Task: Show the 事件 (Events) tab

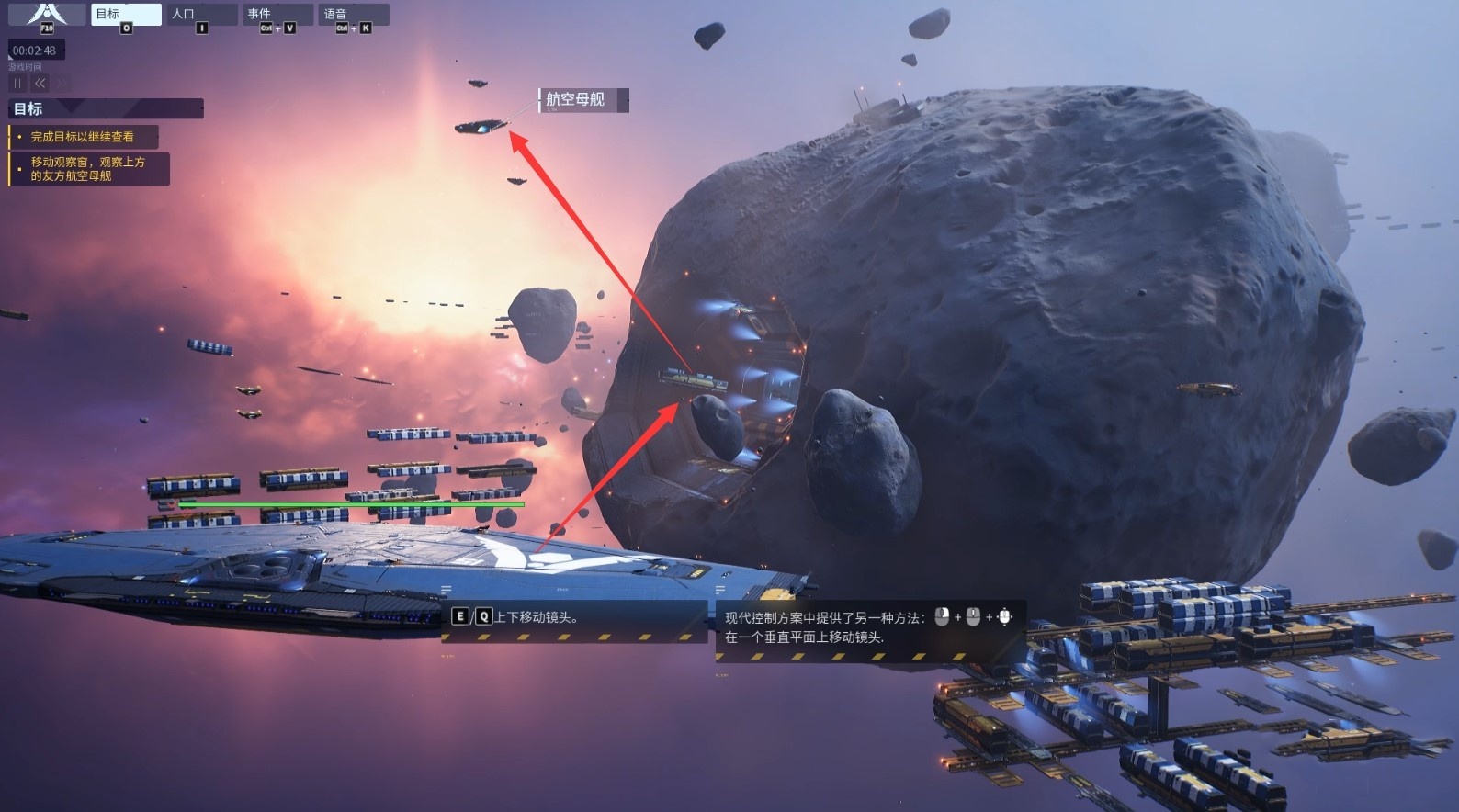Action: point(277,15)
